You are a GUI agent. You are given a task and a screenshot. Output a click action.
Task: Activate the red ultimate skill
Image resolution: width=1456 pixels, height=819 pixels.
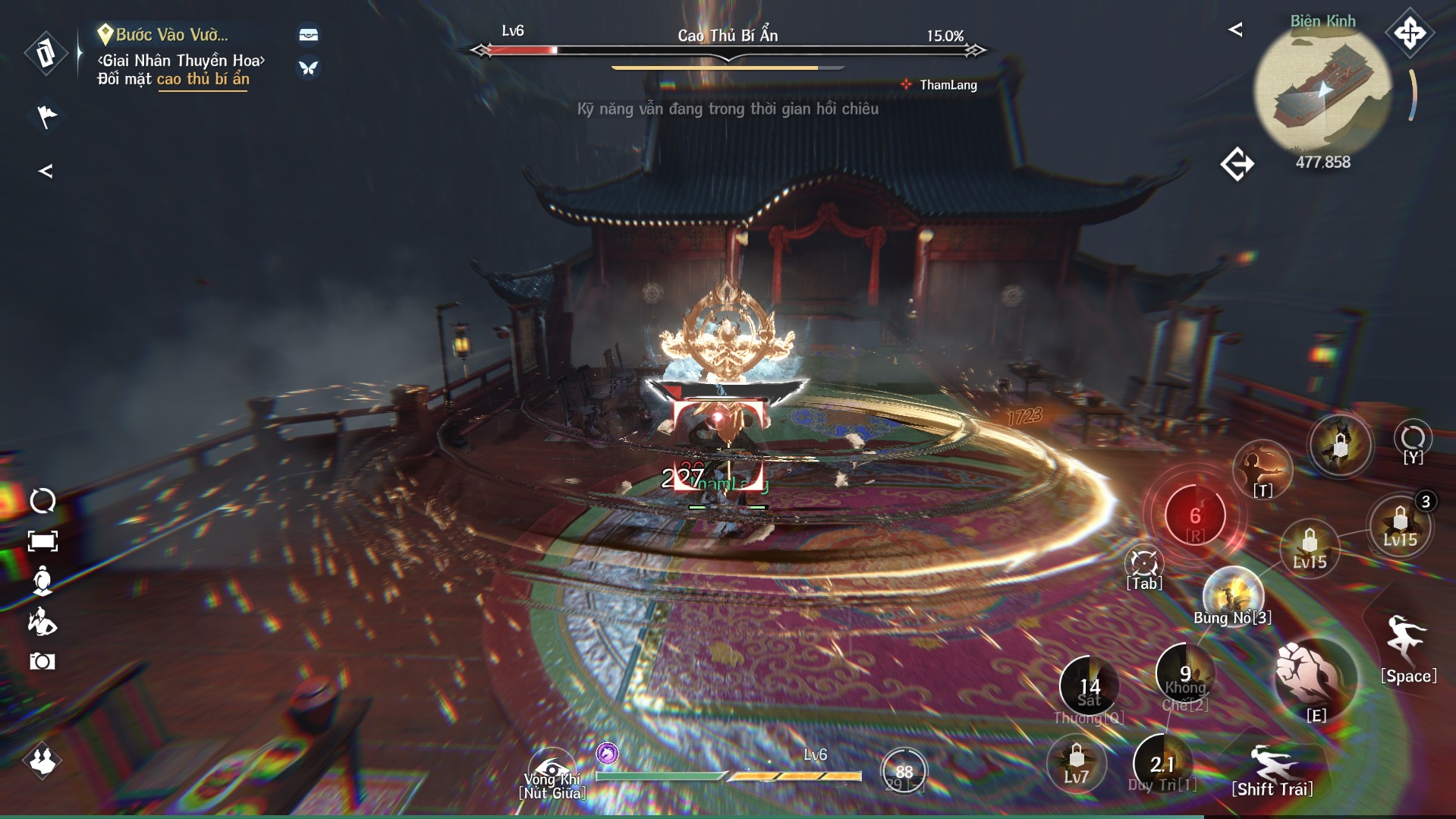click(1195, 516)
